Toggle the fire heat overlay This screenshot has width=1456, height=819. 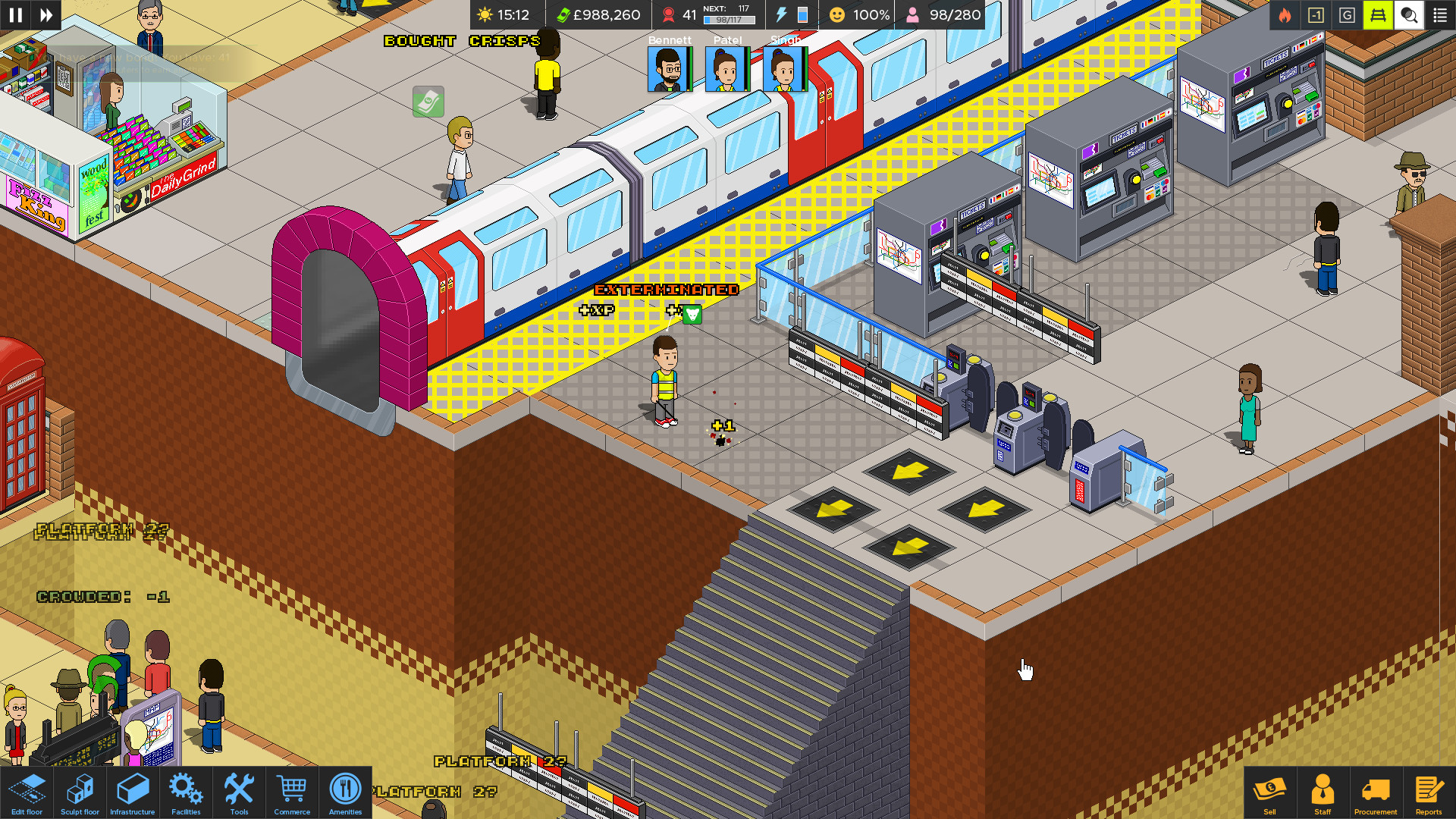coord(1284,14)
